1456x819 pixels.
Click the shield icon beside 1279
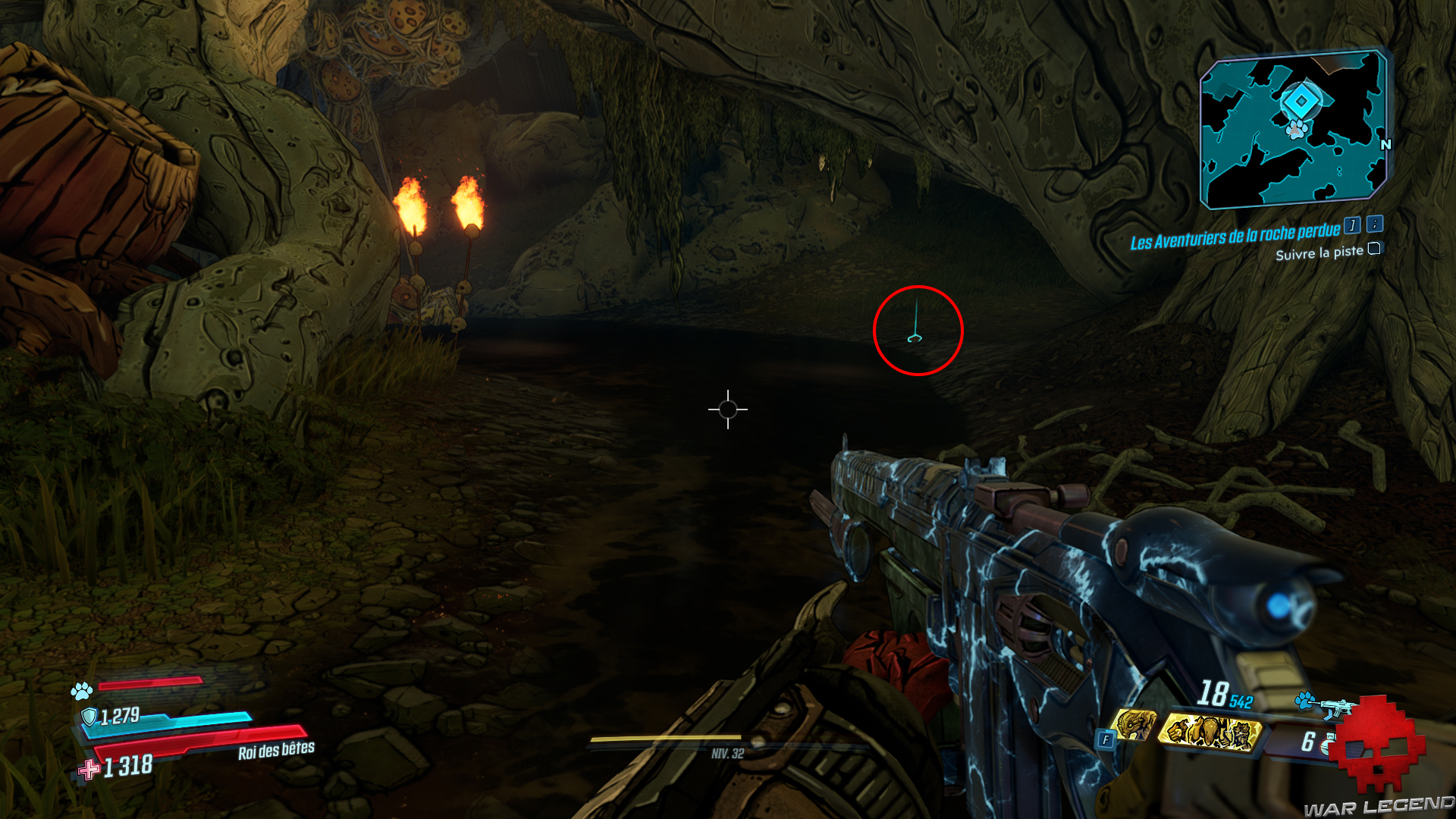pos(89,717)
